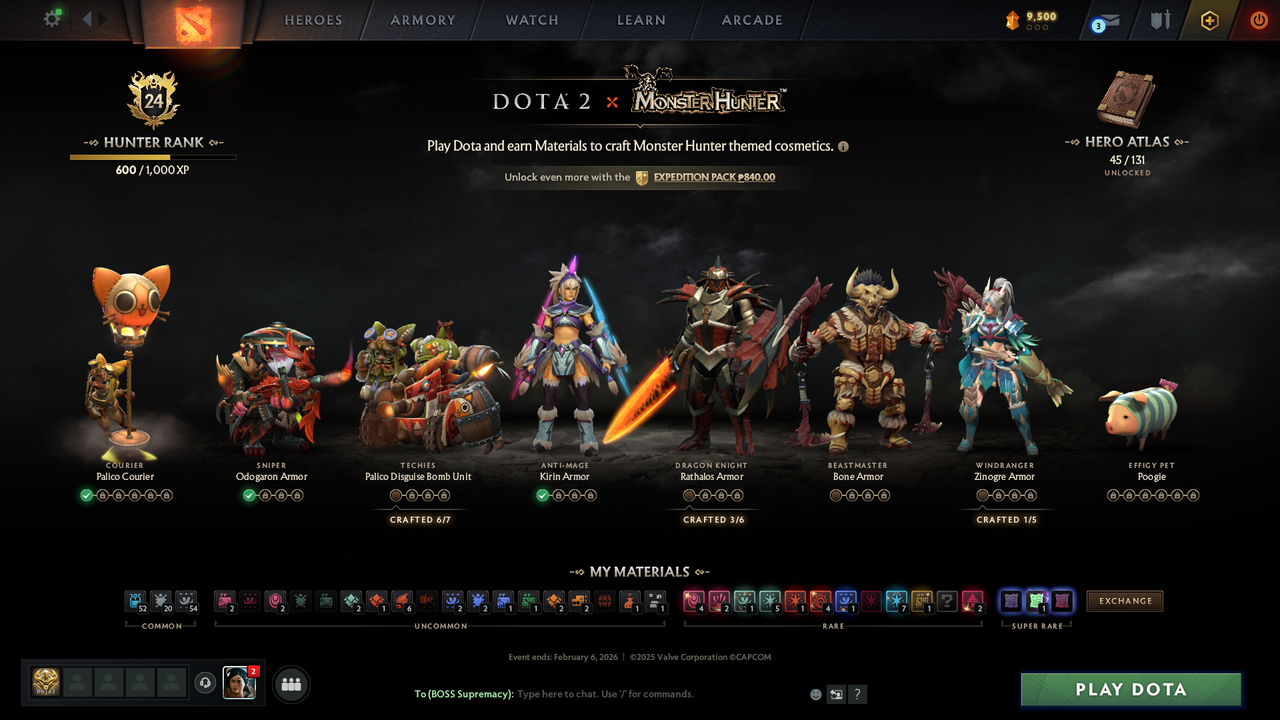The image size is (1280, 720).
Task: Open the EXPEDITION PACK purchase link
Action: (x=712, y=177)
